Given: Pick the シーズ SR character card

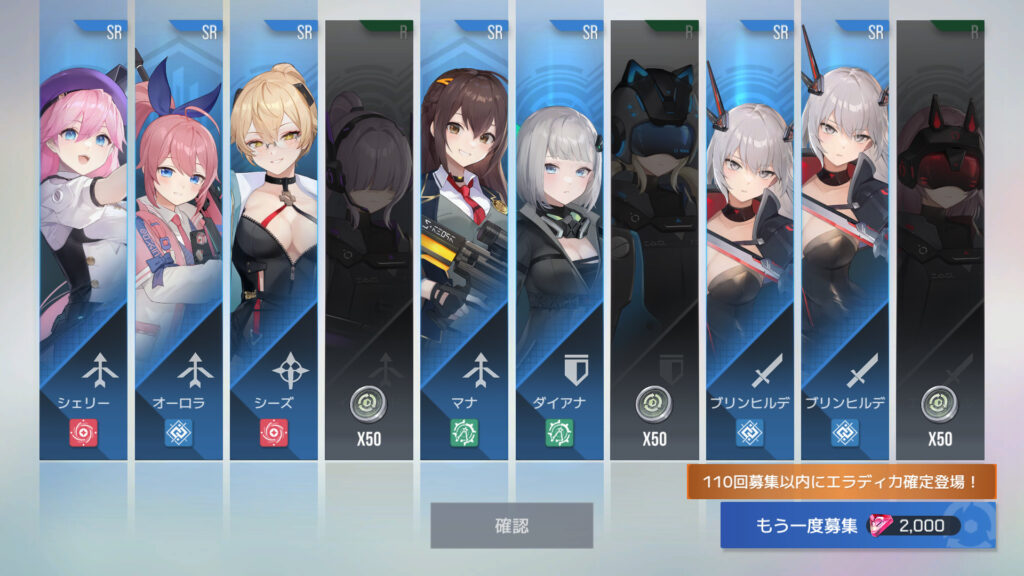Looking at the screenshot, I should [x=273, y=240].
